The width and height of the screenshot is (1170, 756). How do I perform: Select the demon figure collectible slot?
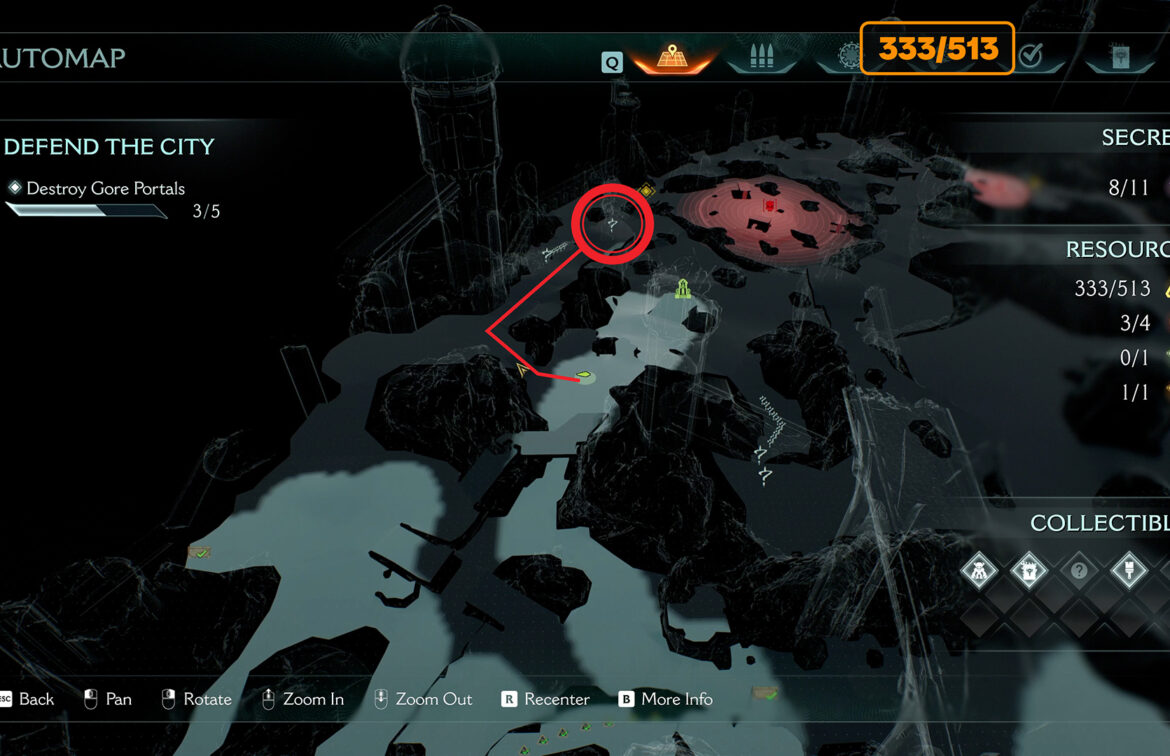[x=979, y=572]
